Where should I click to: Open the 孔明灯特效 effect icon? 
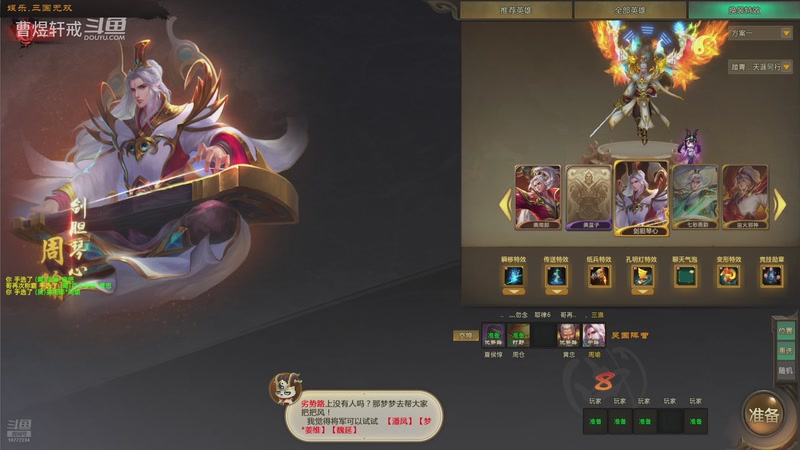coord(642,276)
